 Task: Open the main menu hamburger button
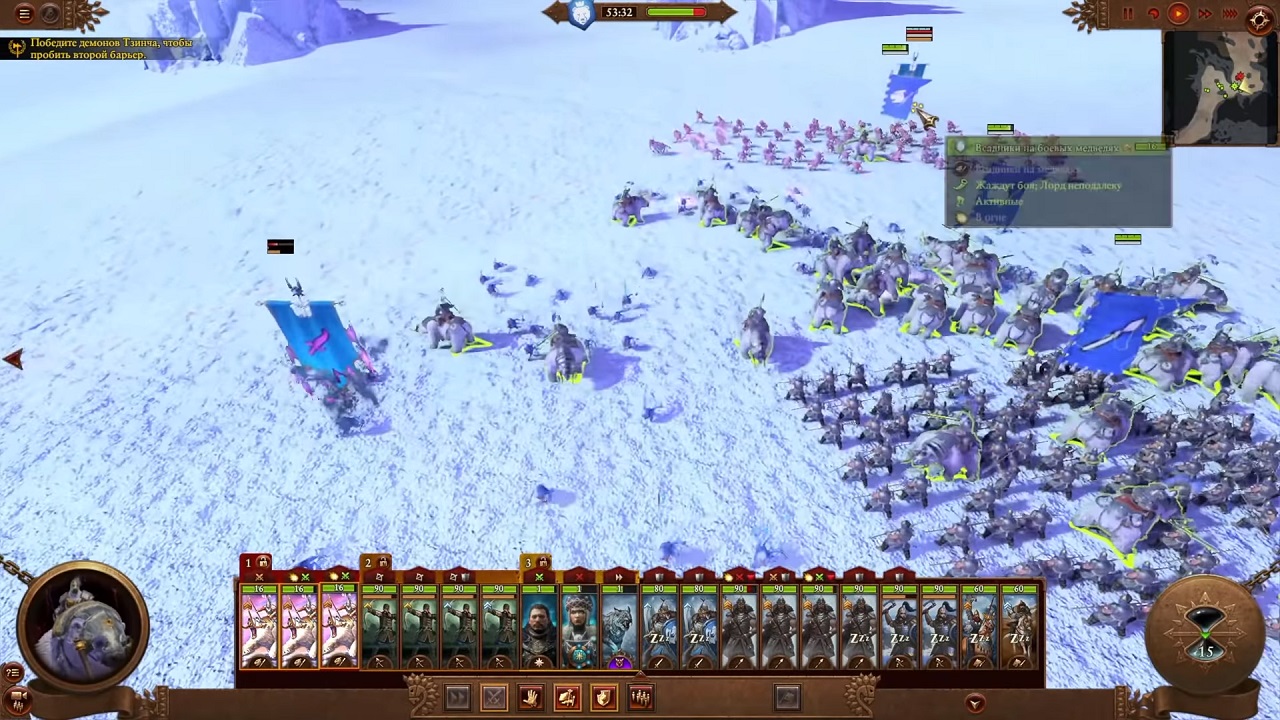[24, 14]
